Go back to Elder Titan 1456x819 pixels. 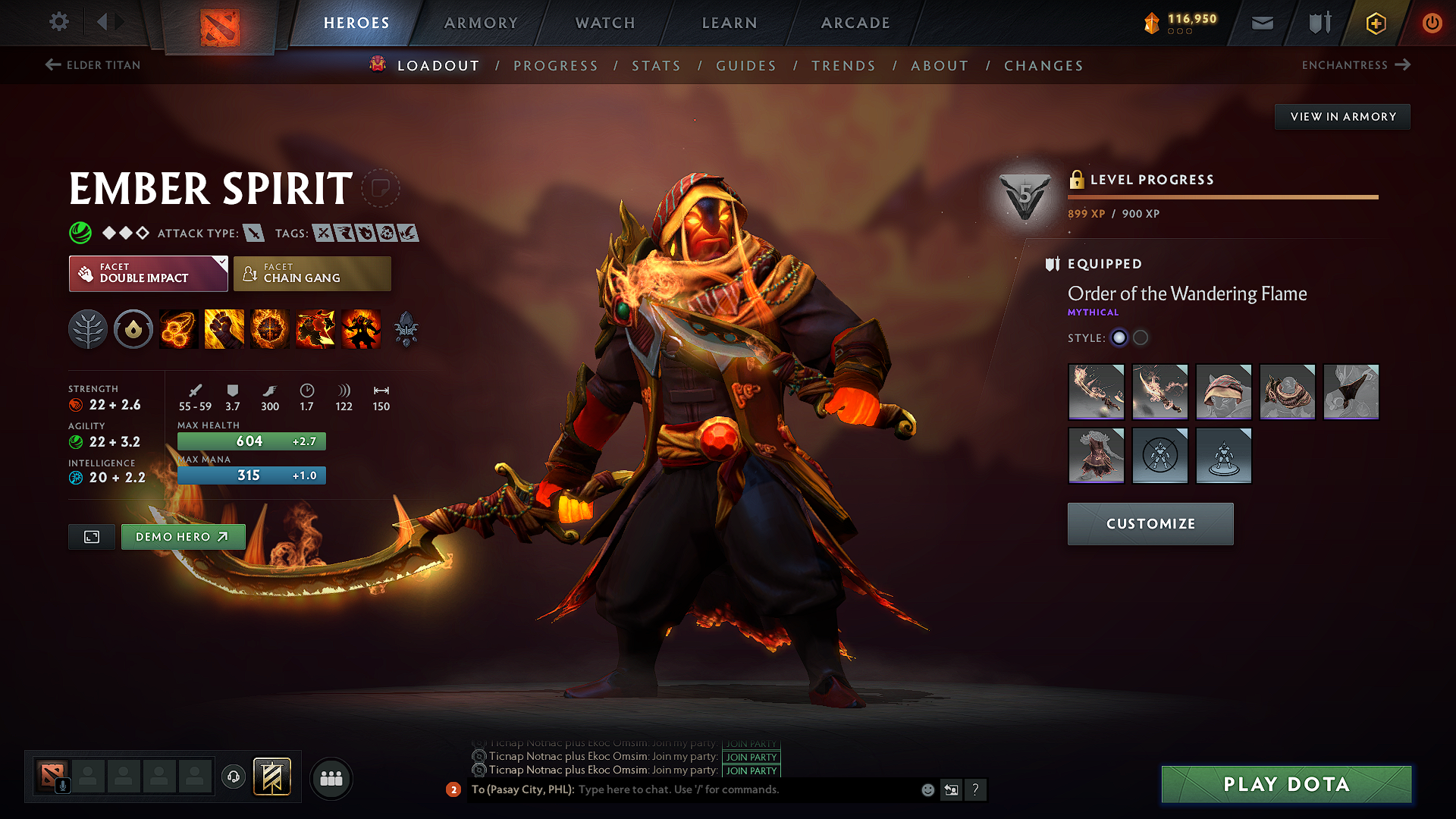coord(91,65)
